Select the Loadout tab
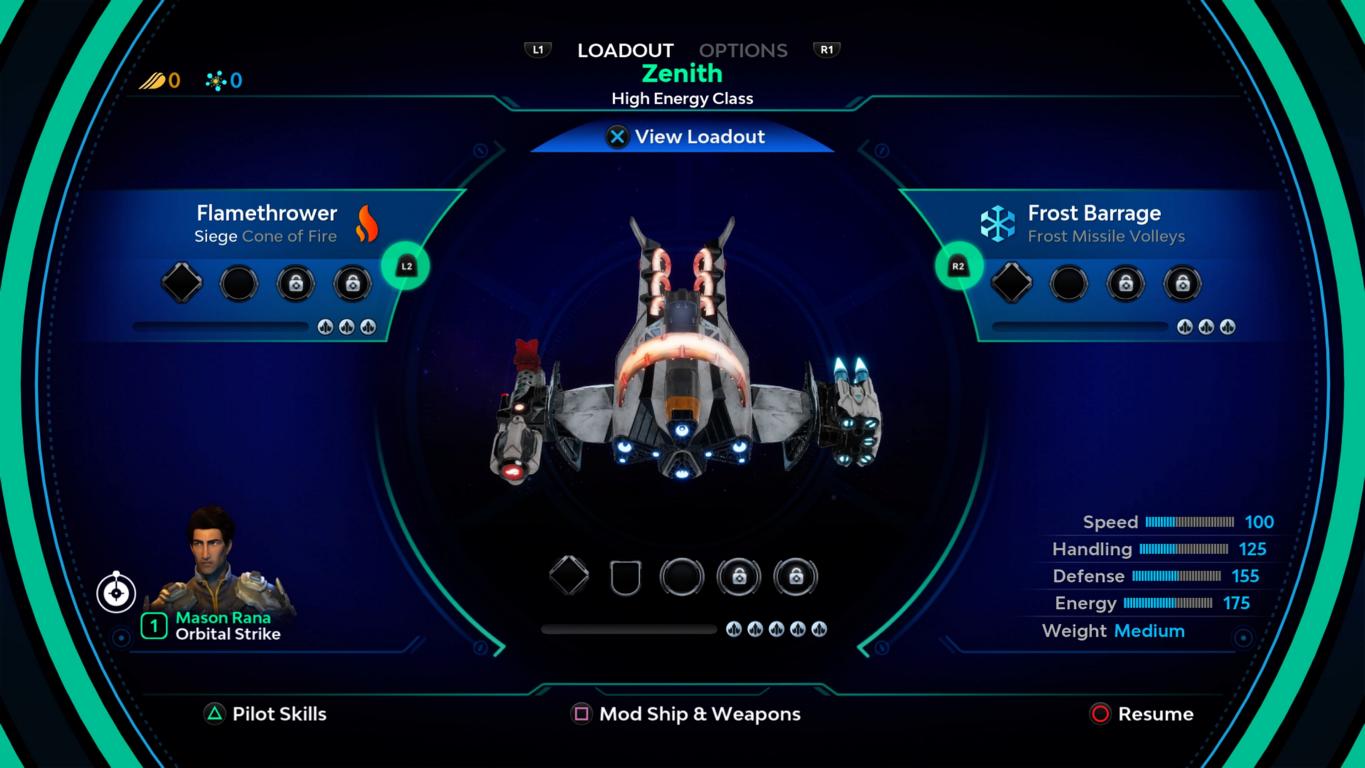Screen dimensions: 1365x768 tap(625, 50)
